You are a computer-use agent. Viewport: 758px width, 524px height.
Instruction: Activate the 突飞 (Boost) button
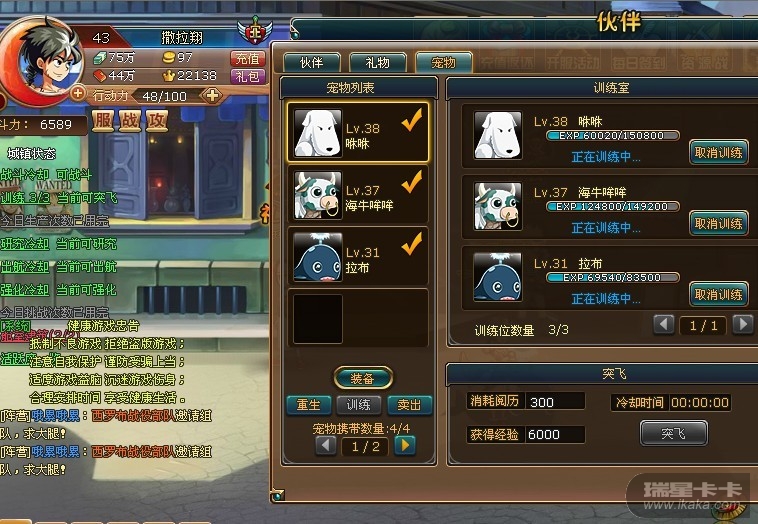673,433
